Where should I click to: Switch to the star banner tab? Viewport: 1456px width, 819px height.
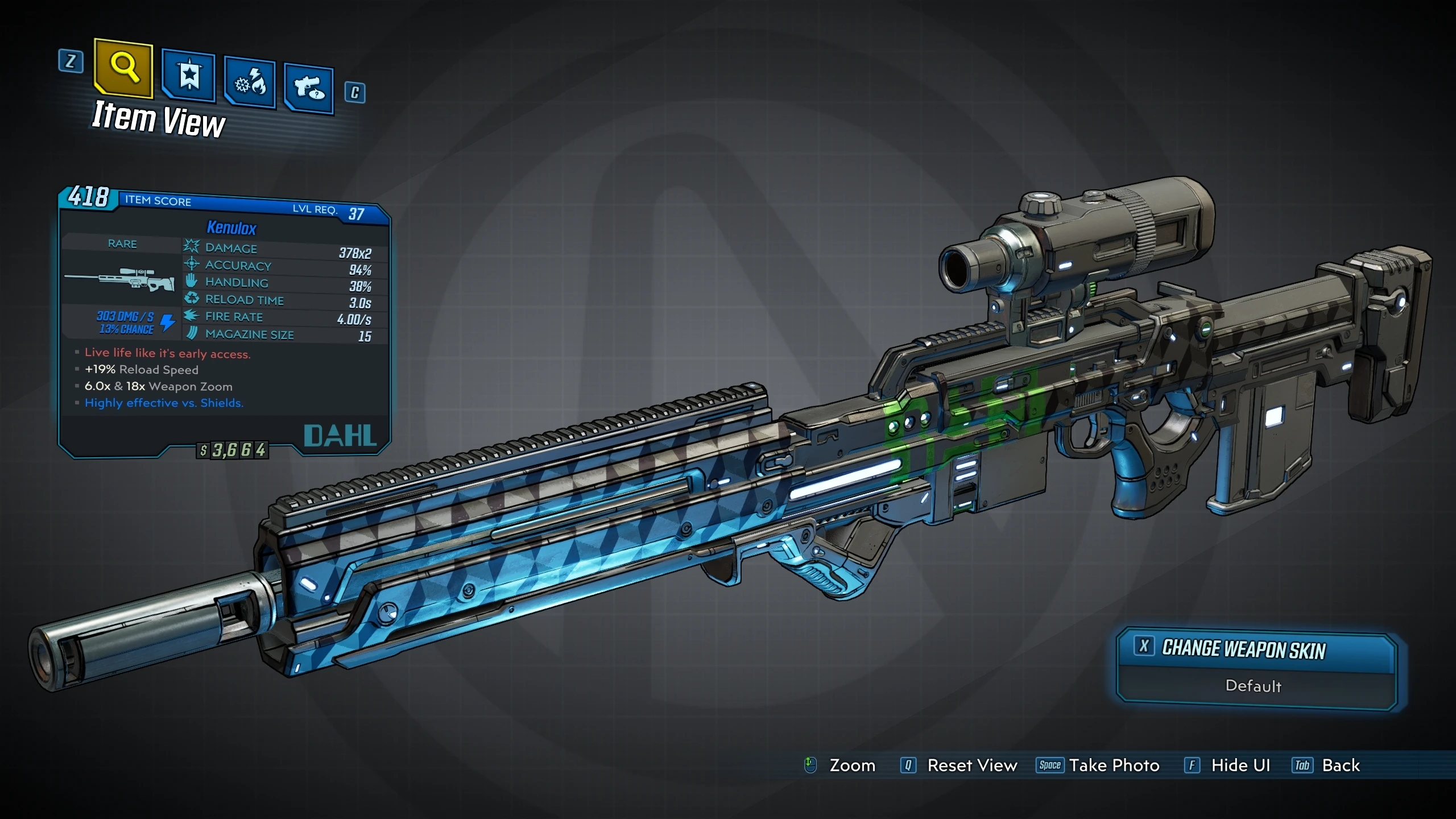coord(189,76)
